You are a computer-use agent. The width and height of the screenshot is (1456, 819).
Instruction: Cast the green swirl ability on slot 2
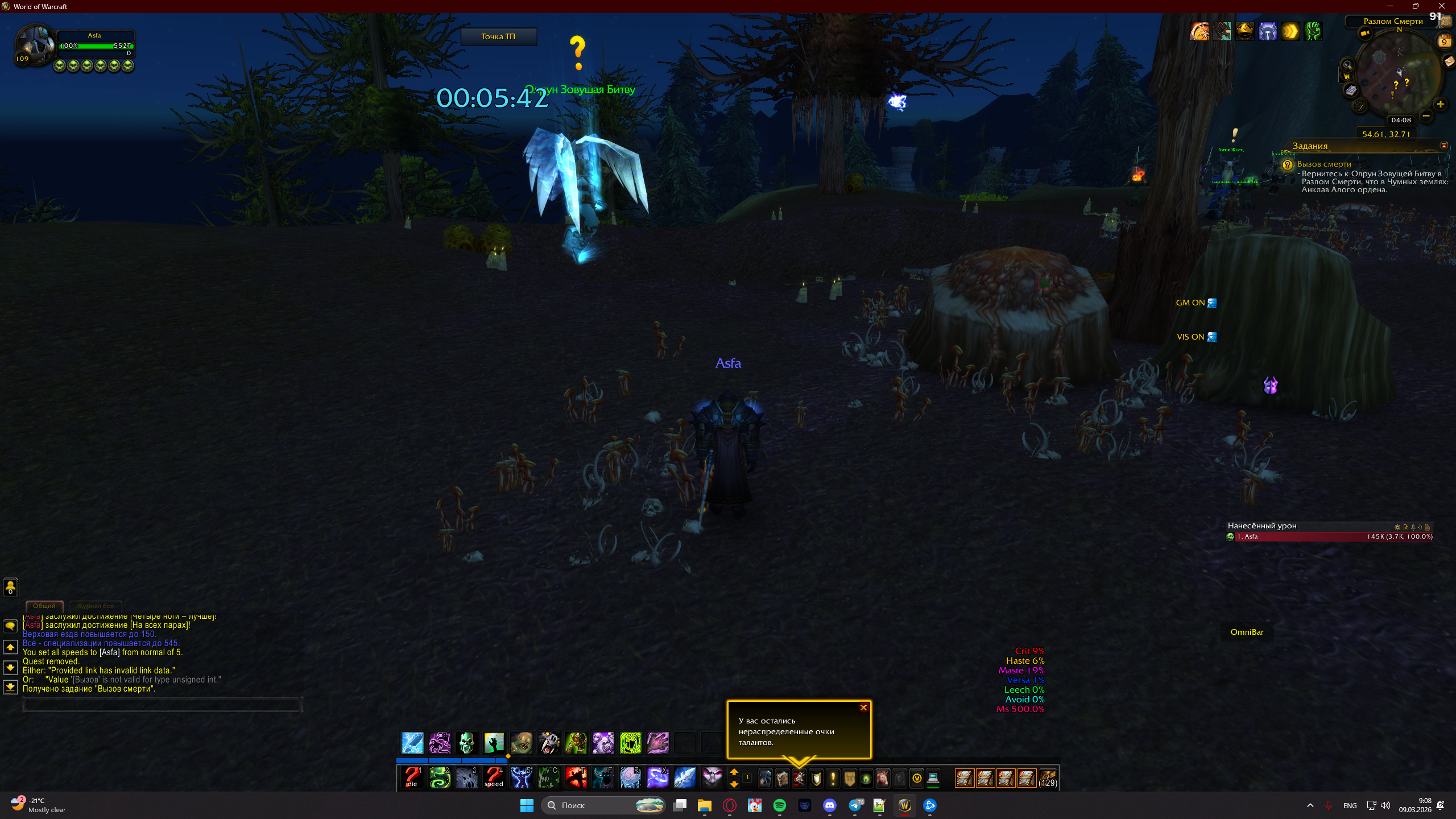[x=440, y=777]
